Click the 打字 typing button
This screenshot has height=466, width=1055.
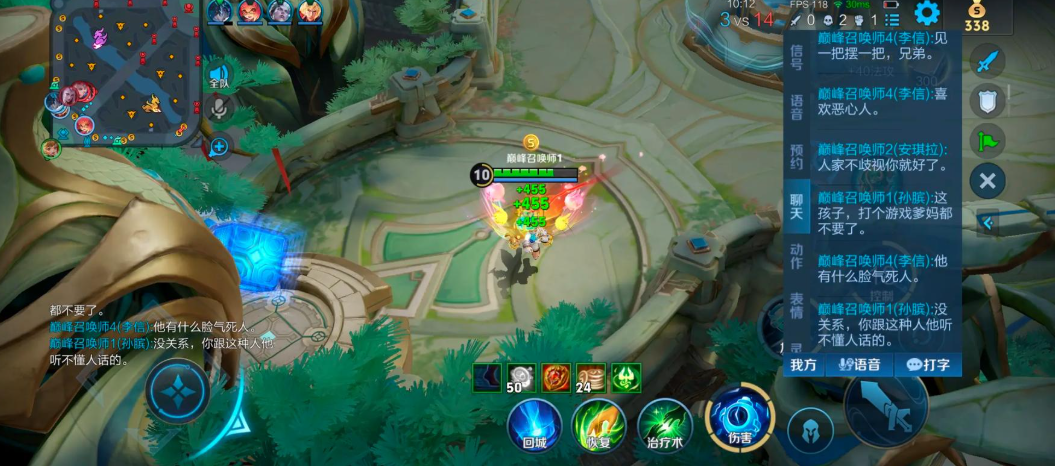(928, 365)
